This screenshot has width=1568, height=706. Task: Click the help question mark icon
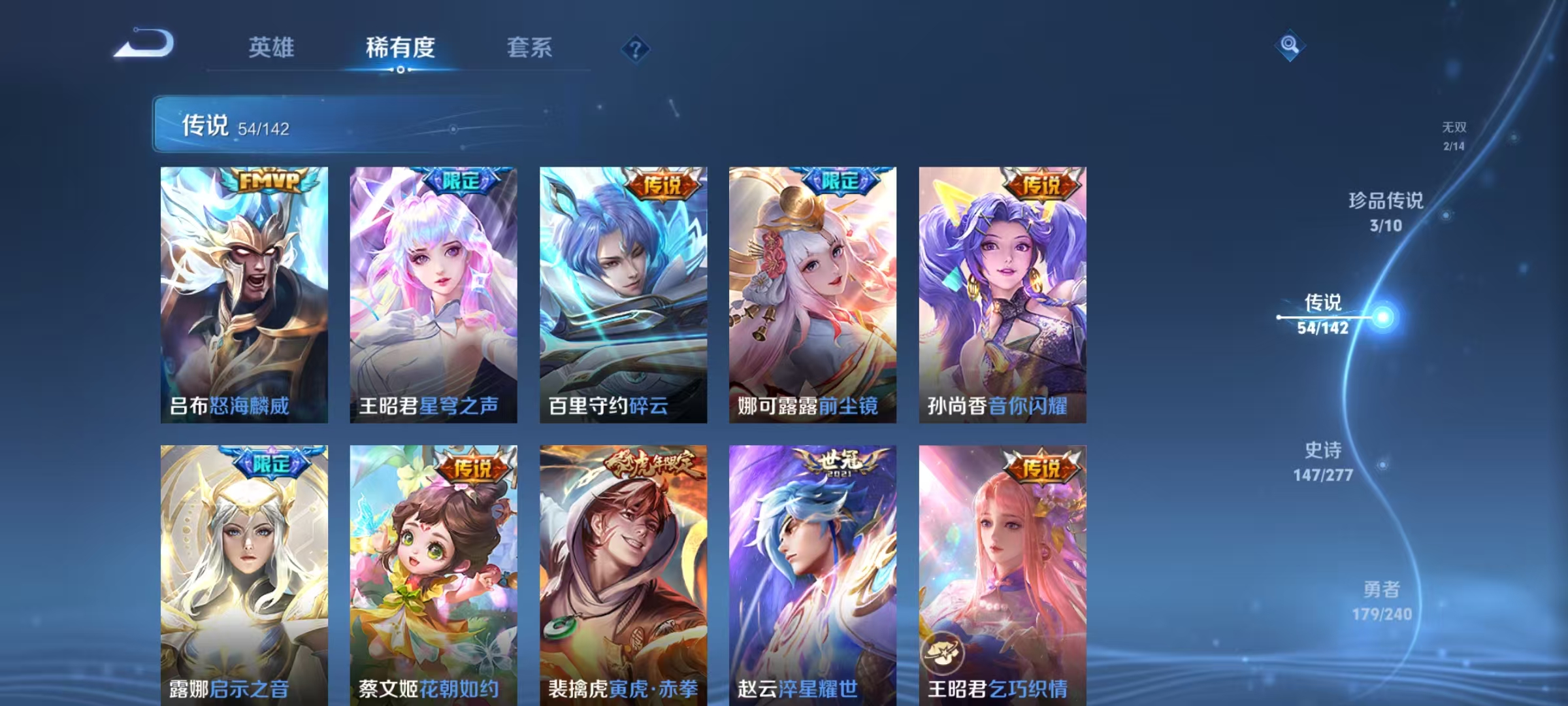pyautogui.click(x=636, y=48)
